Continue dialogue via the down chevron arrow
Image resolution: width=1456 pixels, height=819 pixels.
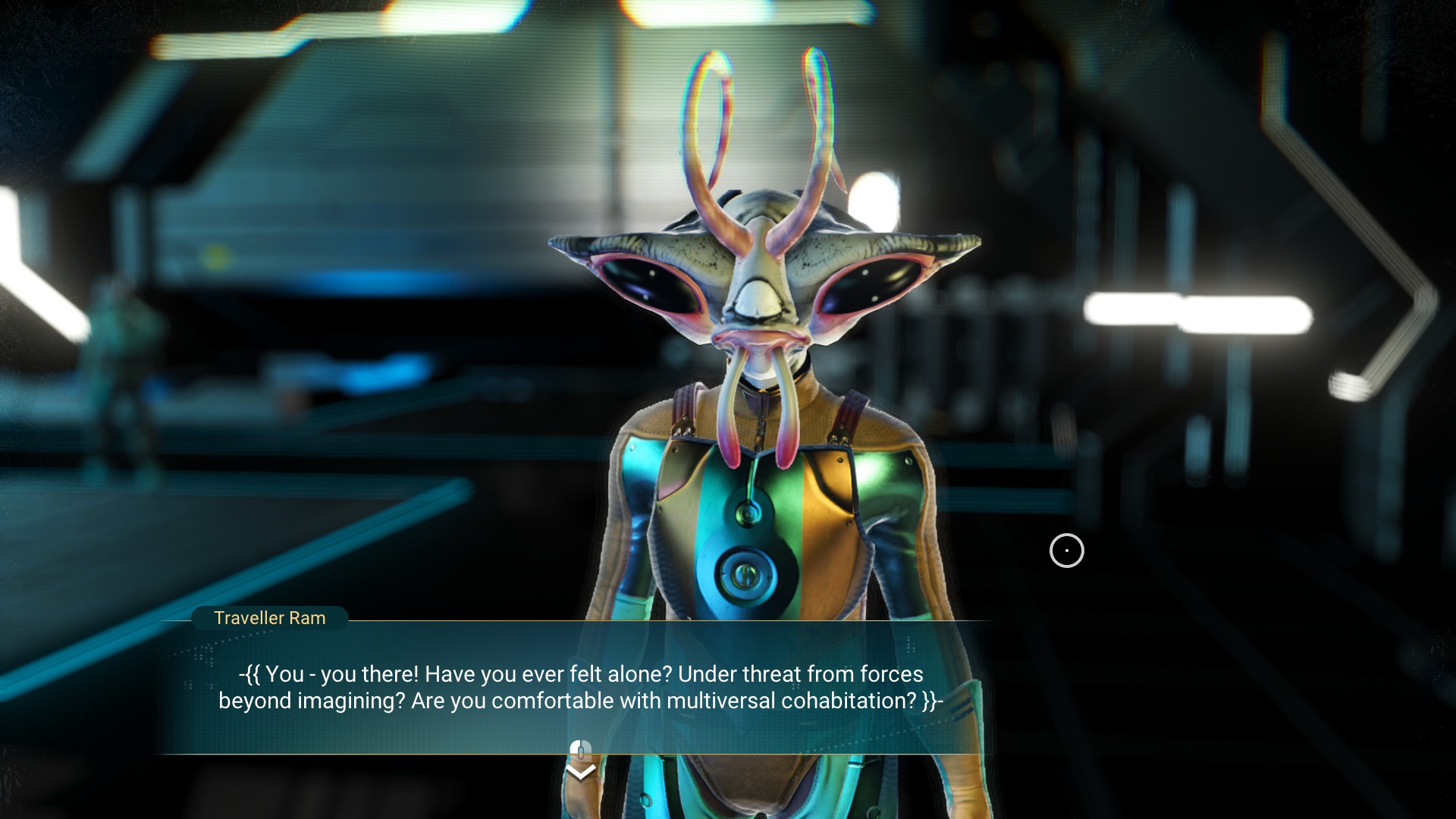point(581,773)
